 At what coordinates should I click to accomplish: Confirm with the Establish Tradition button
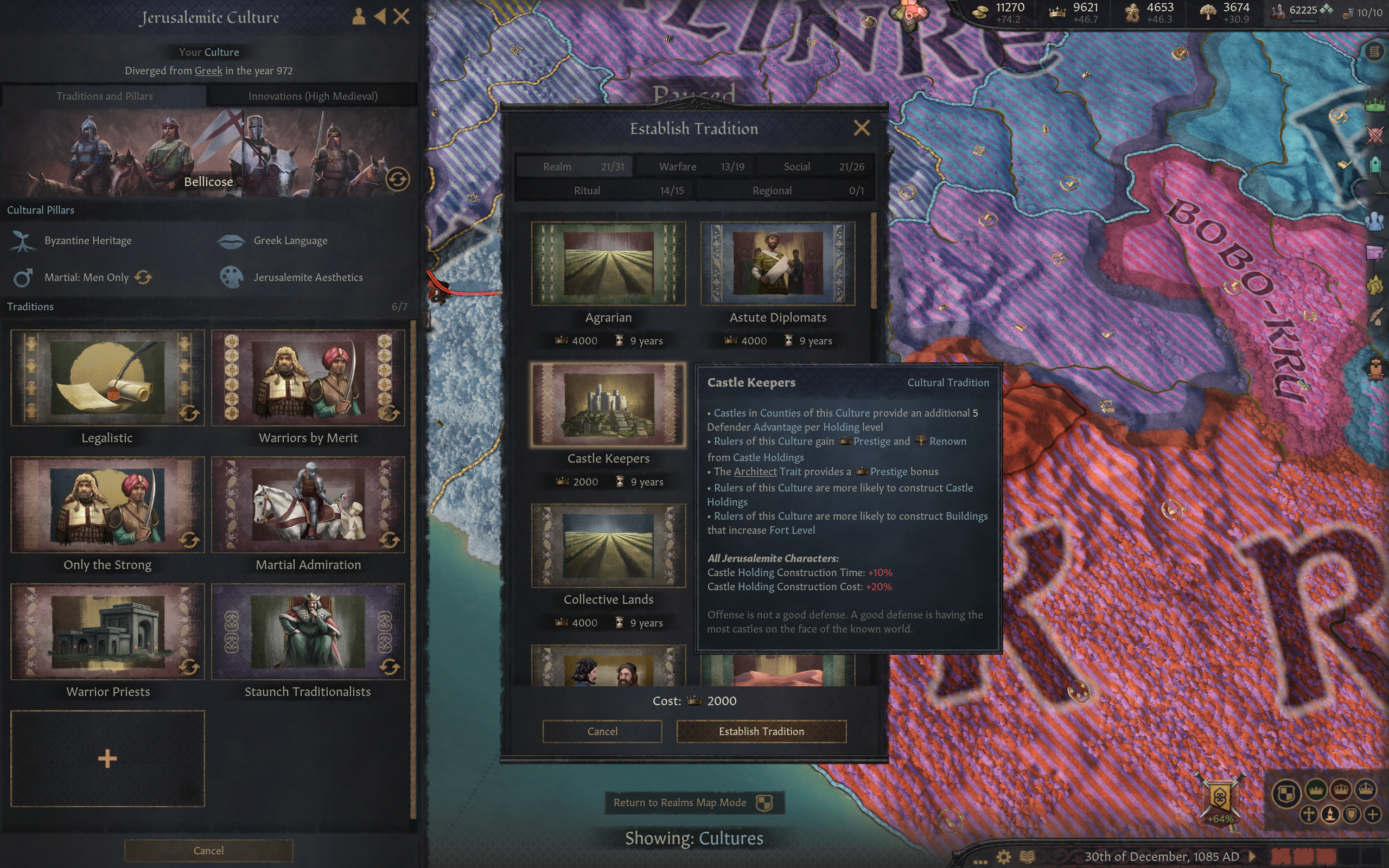[761, 731]
